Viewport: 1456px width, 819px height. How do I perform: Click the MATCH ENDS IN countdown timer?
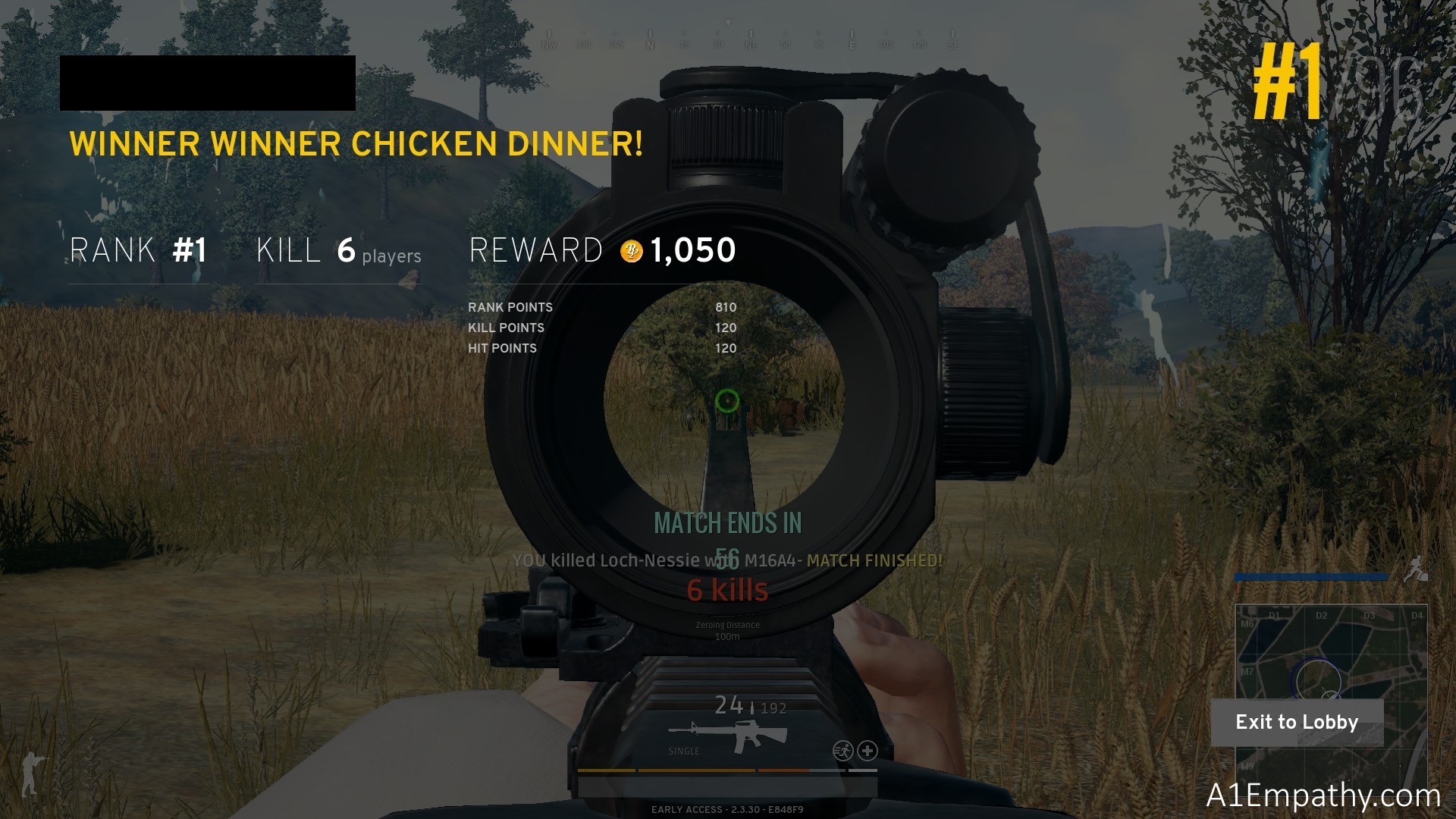click(726, 522)
